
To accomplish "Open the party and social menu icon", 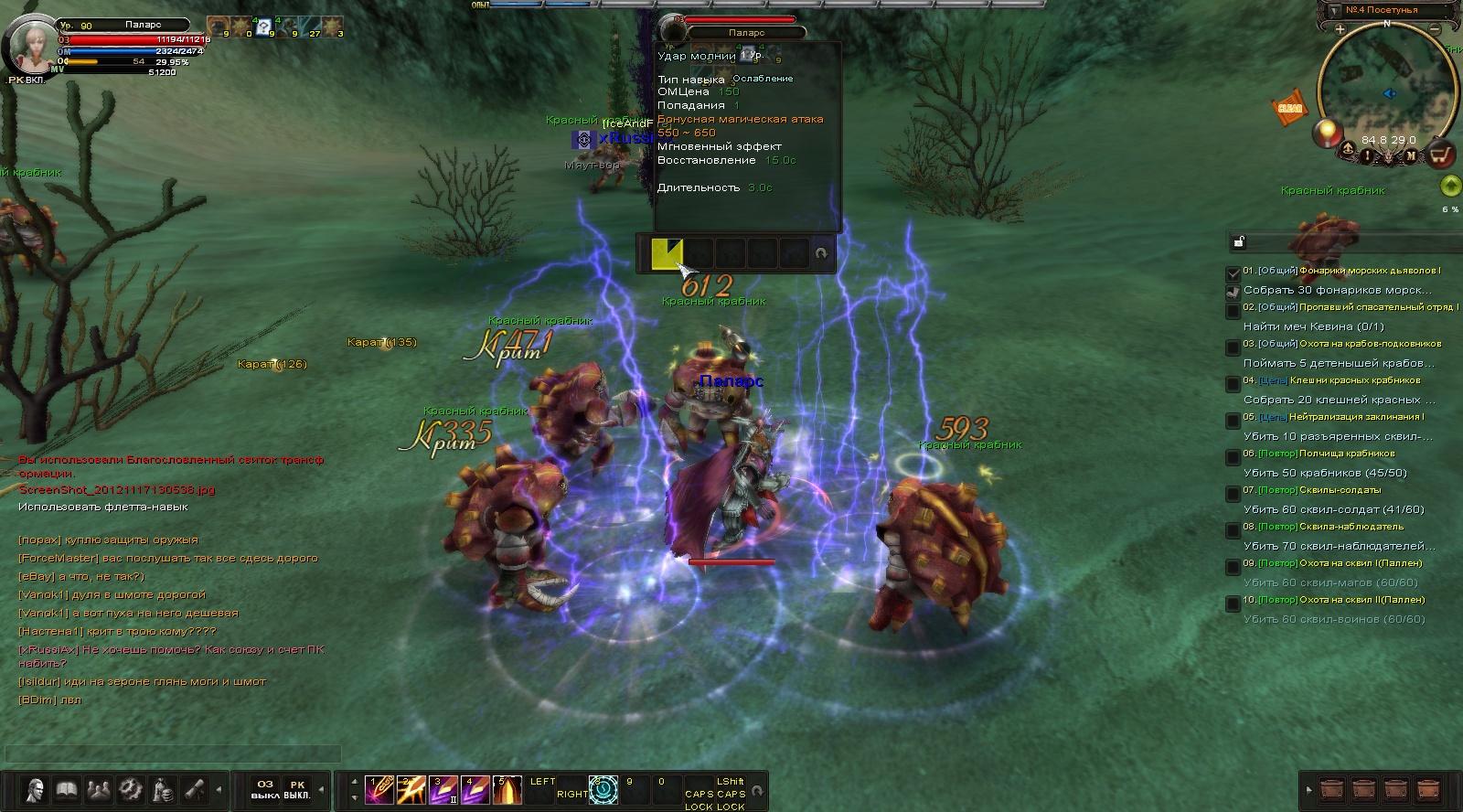I will tap(98, 789).
